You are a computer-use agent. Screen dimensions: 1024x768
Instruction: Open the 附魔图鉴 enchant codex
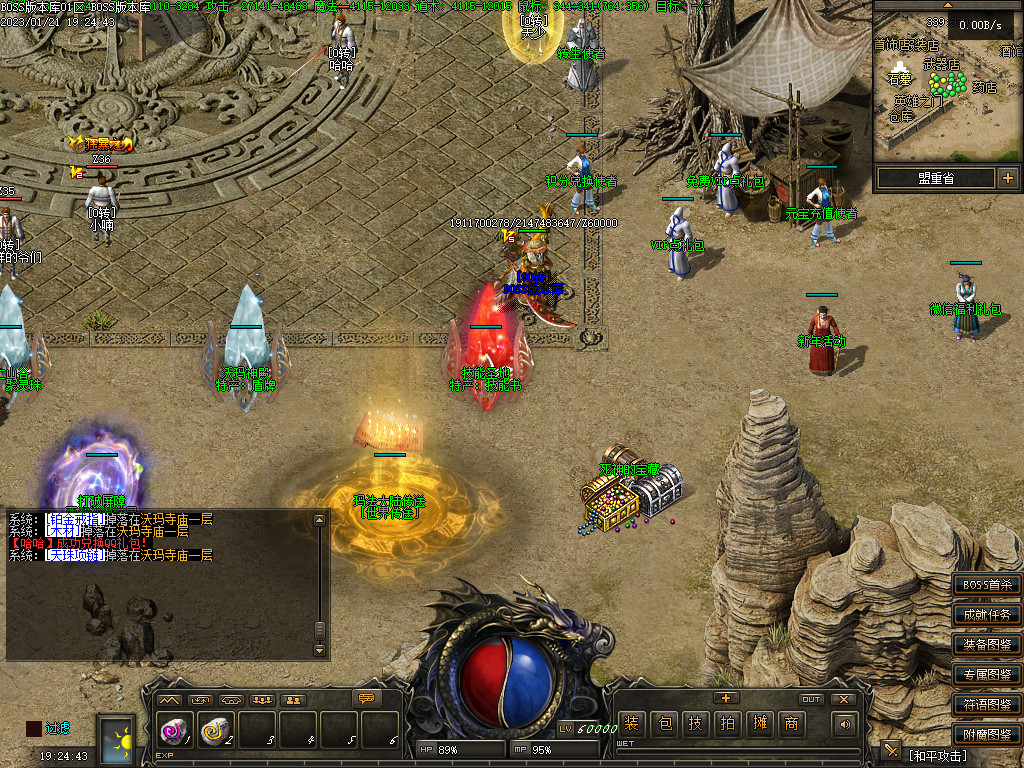click(987, 735)
